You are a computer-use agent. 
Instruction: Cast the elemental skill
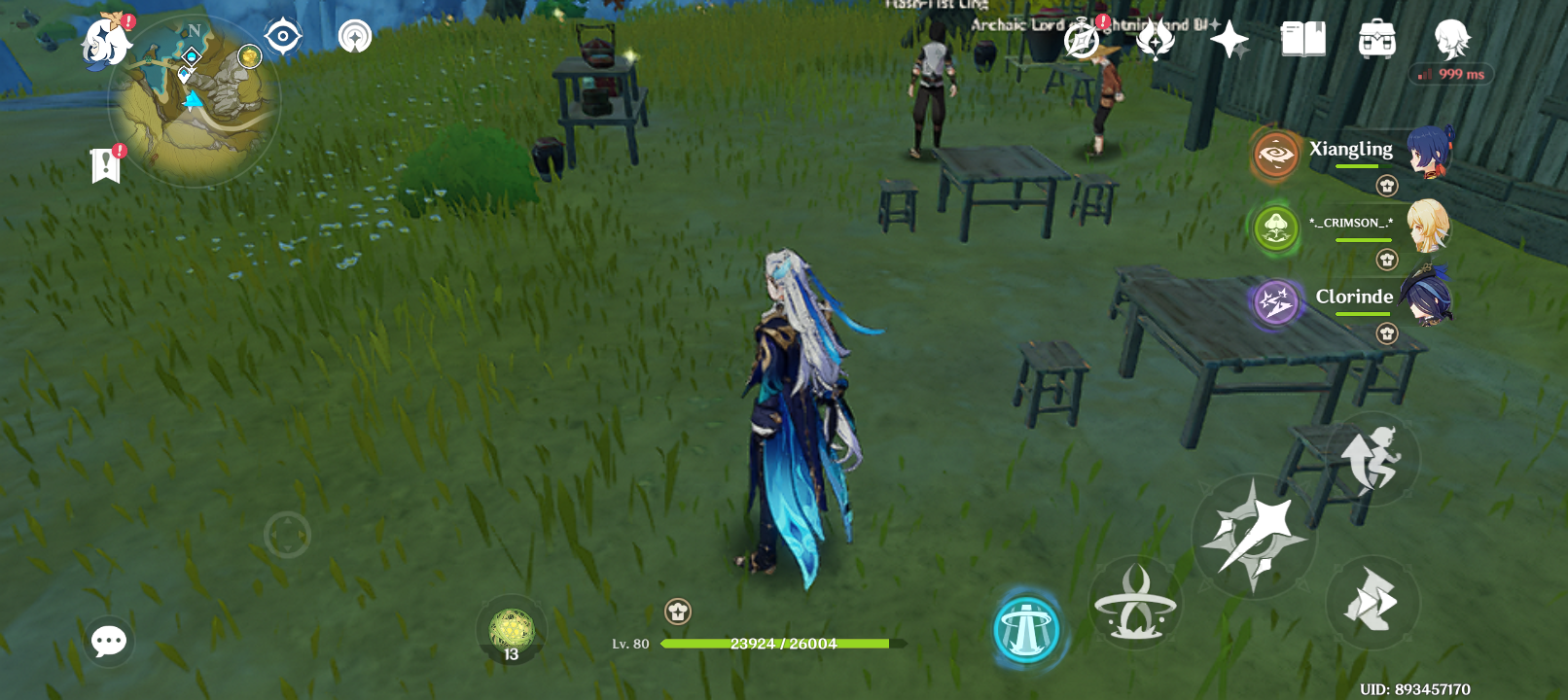click(x=1136, y=603)
